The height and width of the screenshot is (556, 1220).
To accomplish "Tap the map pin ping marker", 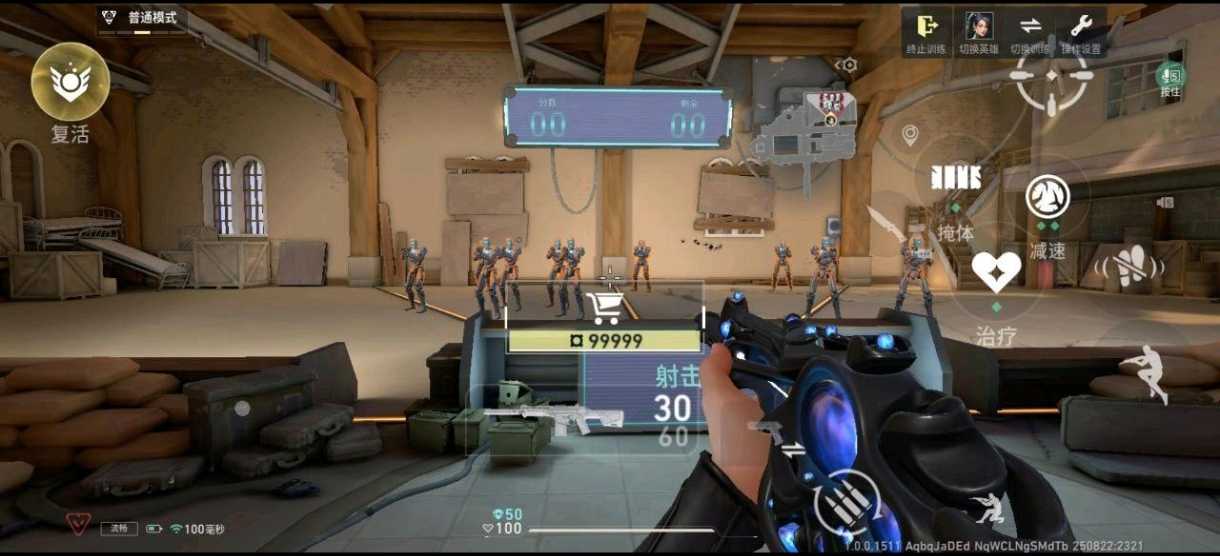I will click(909, 134).
